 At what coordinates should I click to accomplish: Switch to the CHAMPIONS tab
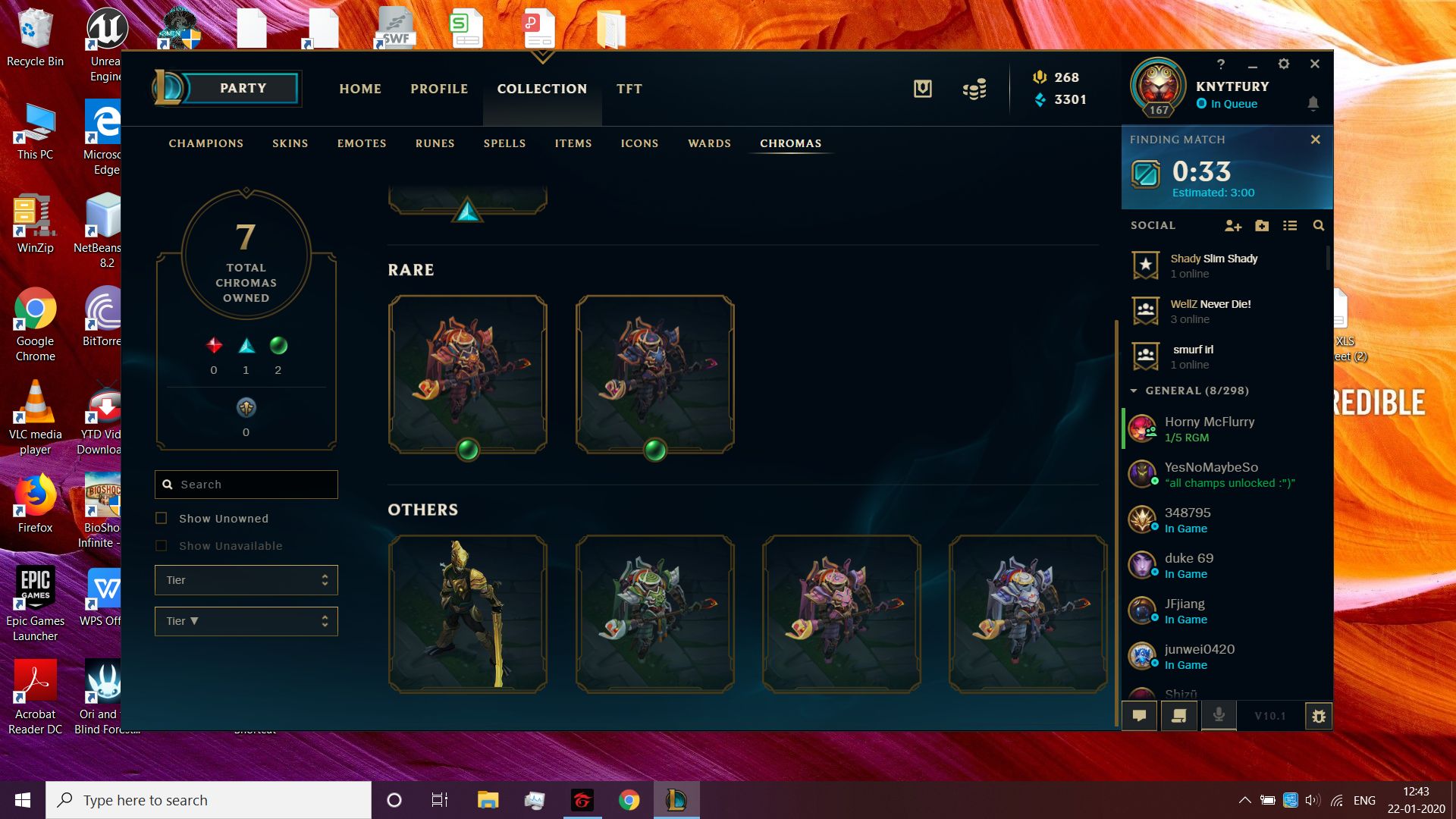tap(206, 143)
